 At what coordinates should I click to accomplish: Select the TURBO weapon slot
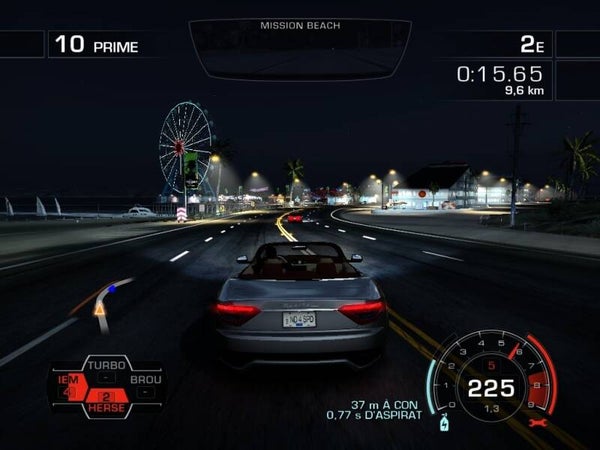(107, 366)
